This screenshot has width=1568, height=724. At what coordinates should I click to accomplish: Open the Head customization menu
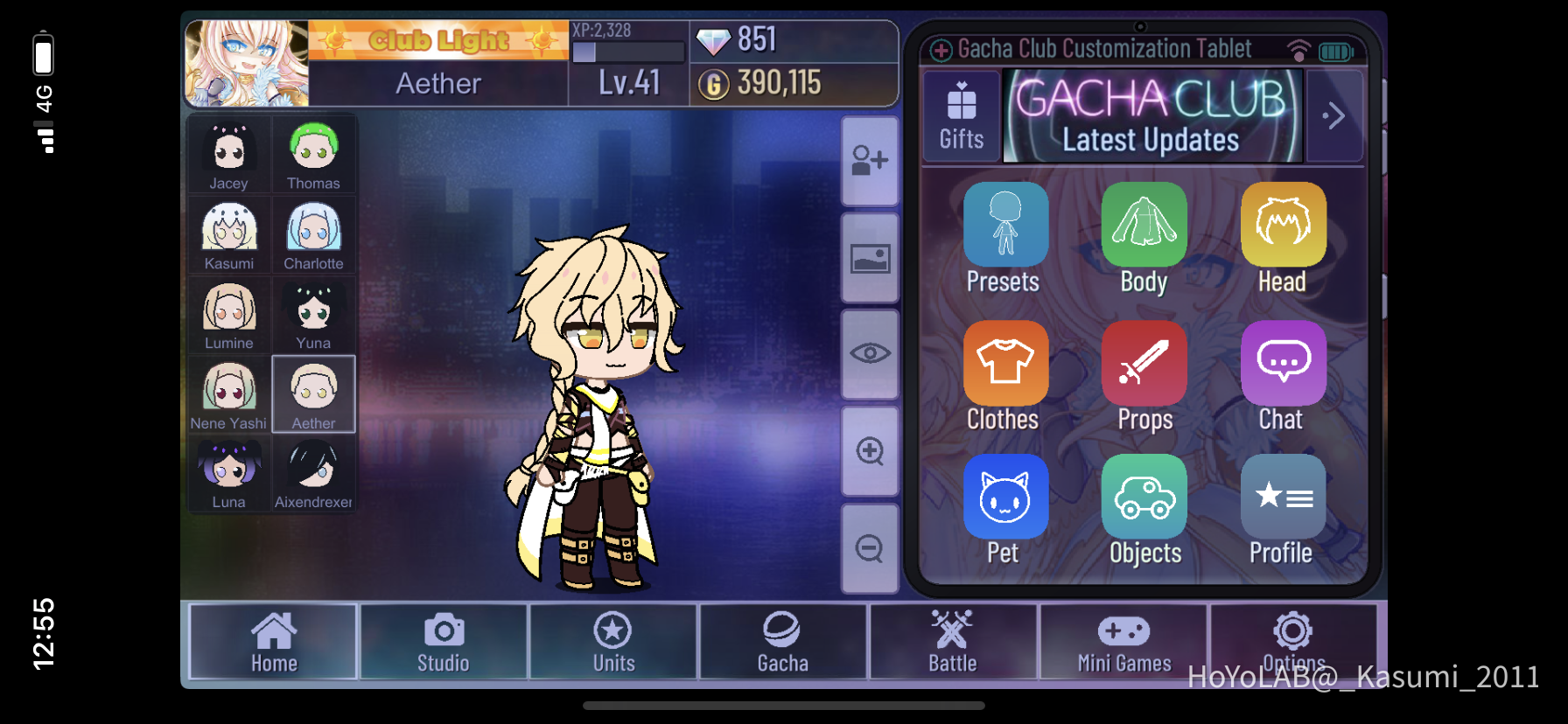click(1283, 224)
